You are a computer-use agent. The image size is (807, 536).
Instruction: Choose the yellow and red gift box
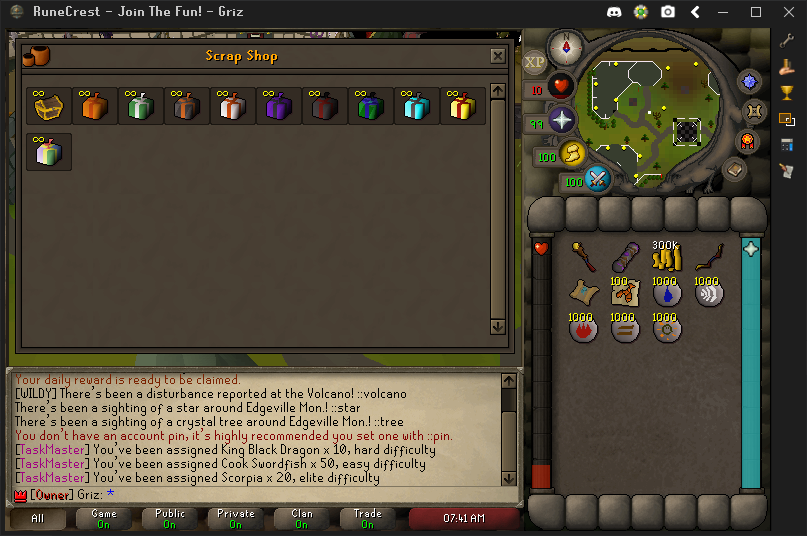tap(463, 106)
